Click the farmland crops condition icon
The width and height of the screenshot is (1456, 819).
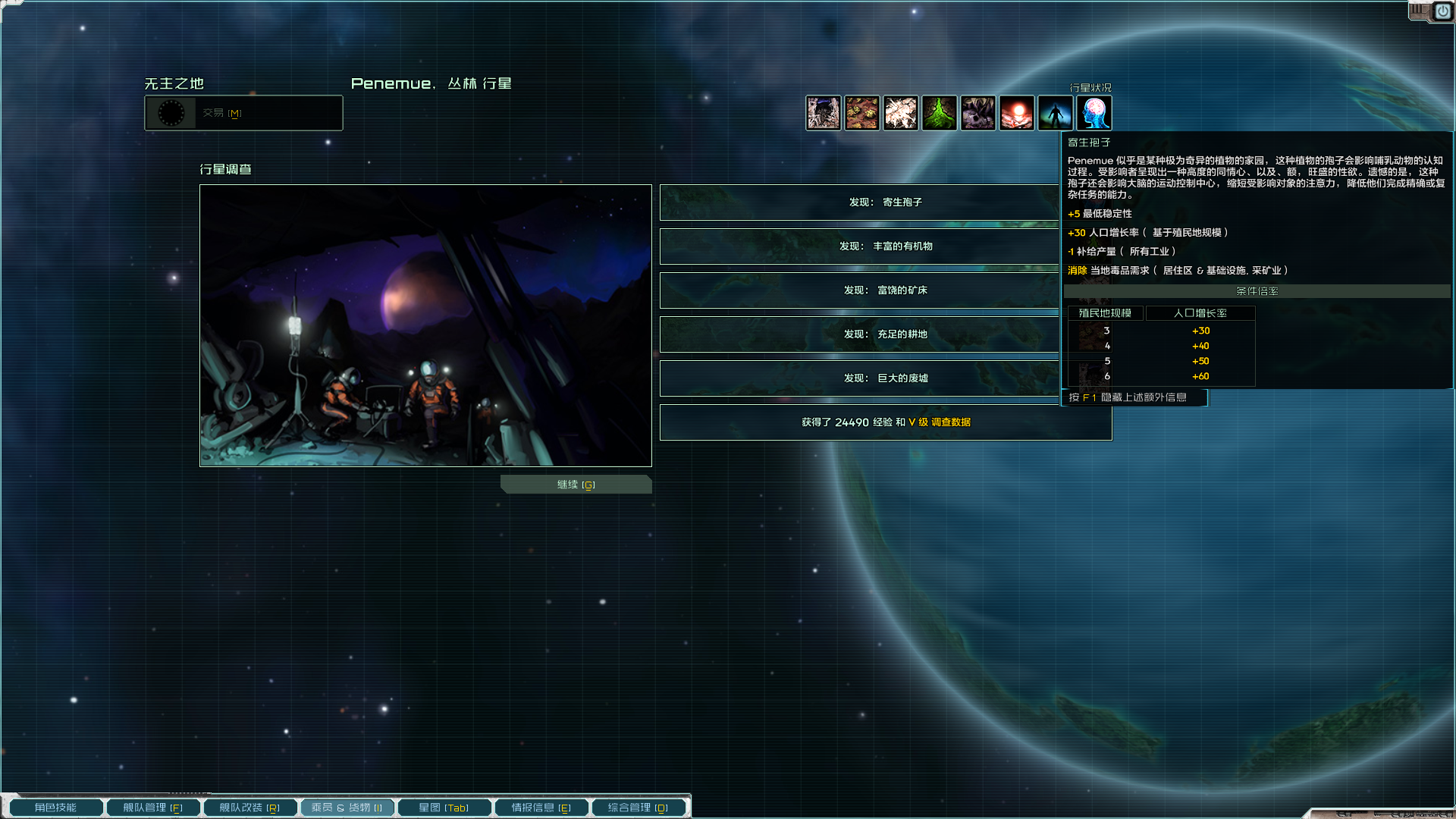pos(862,113)
